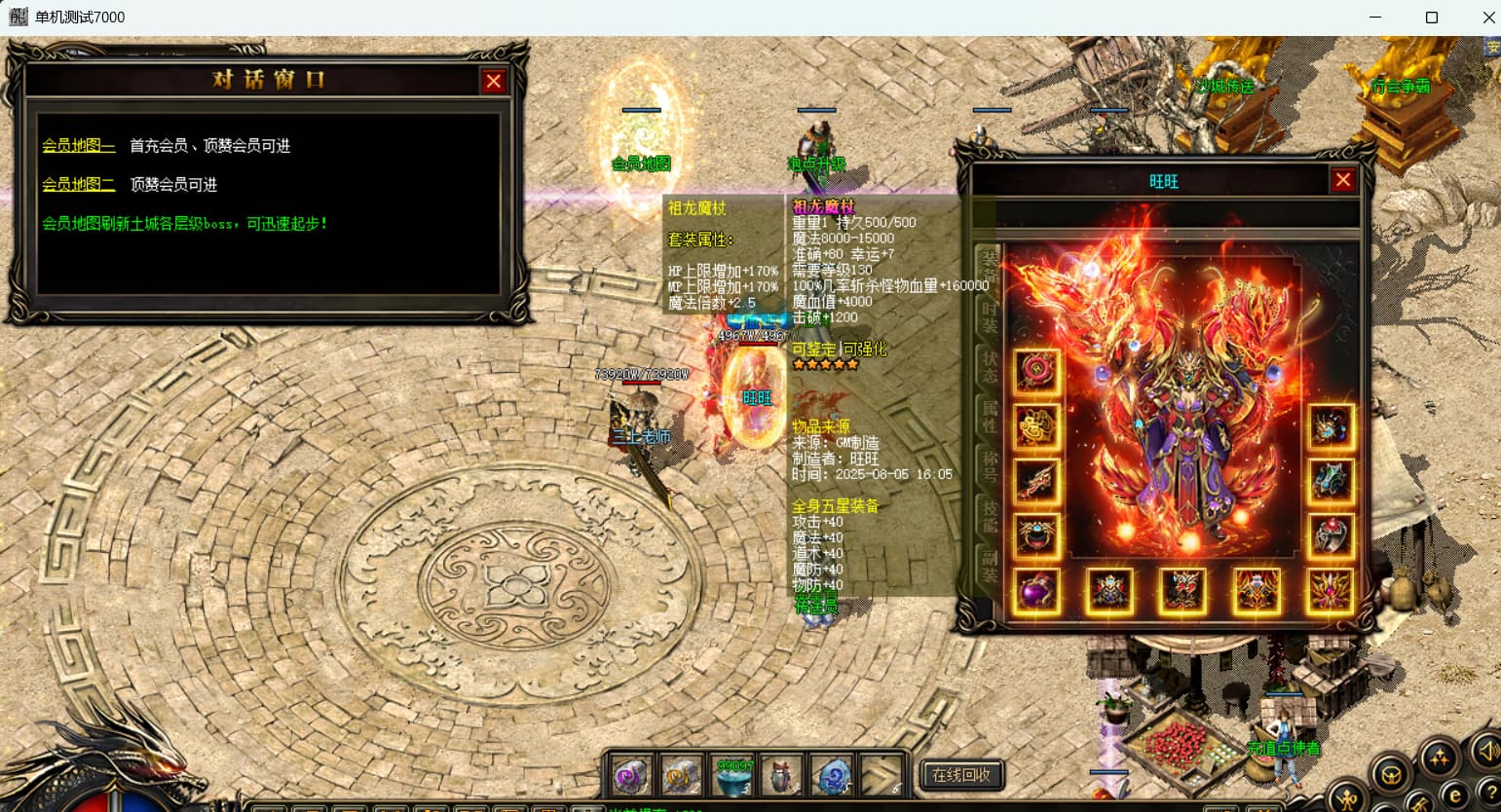Close the 对话窗口 dialogue window

pos(494,82)
